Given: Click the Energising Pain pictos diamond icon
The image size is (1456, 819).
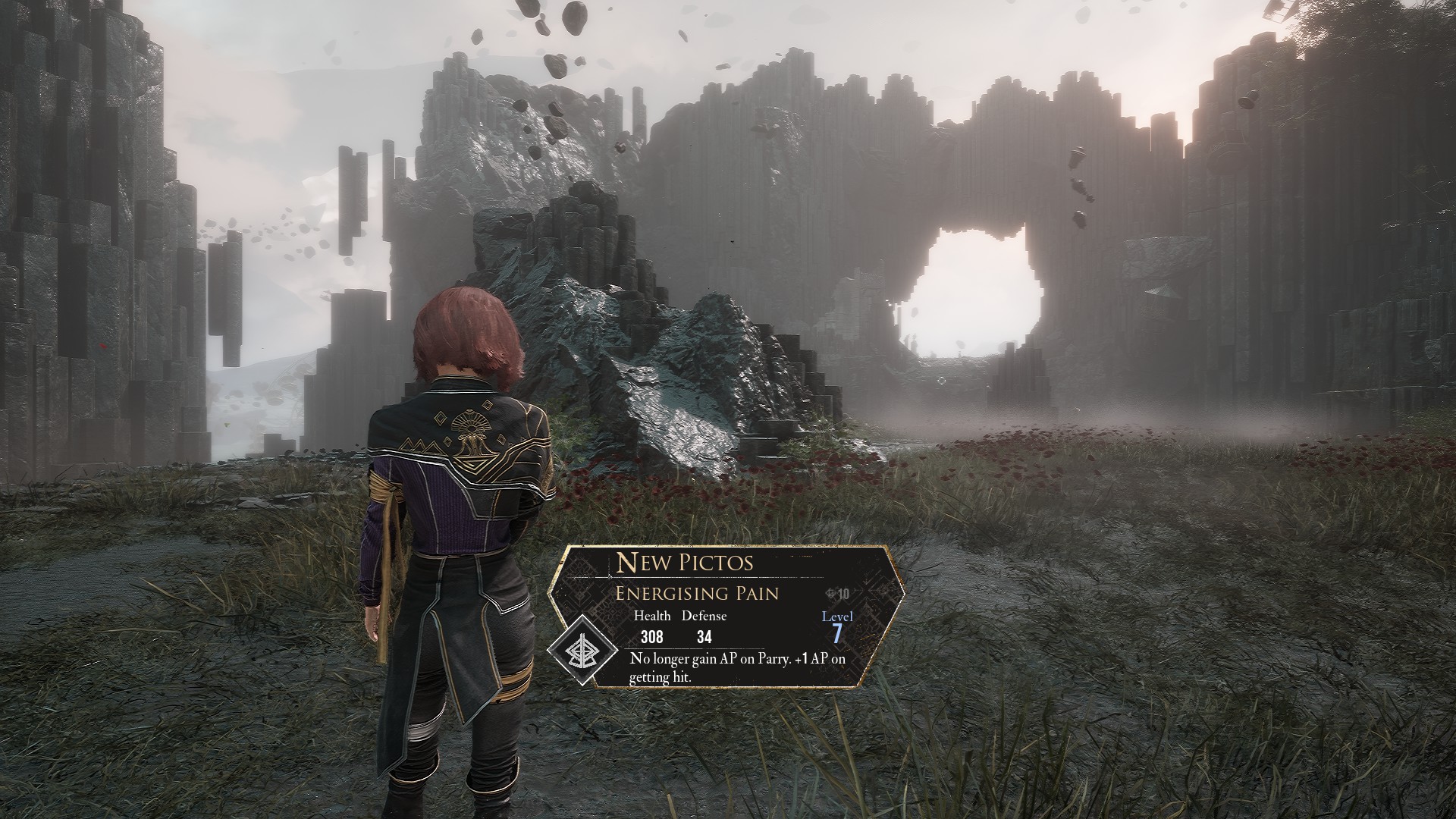Looking at the screenshot, I should click(583, 652).
